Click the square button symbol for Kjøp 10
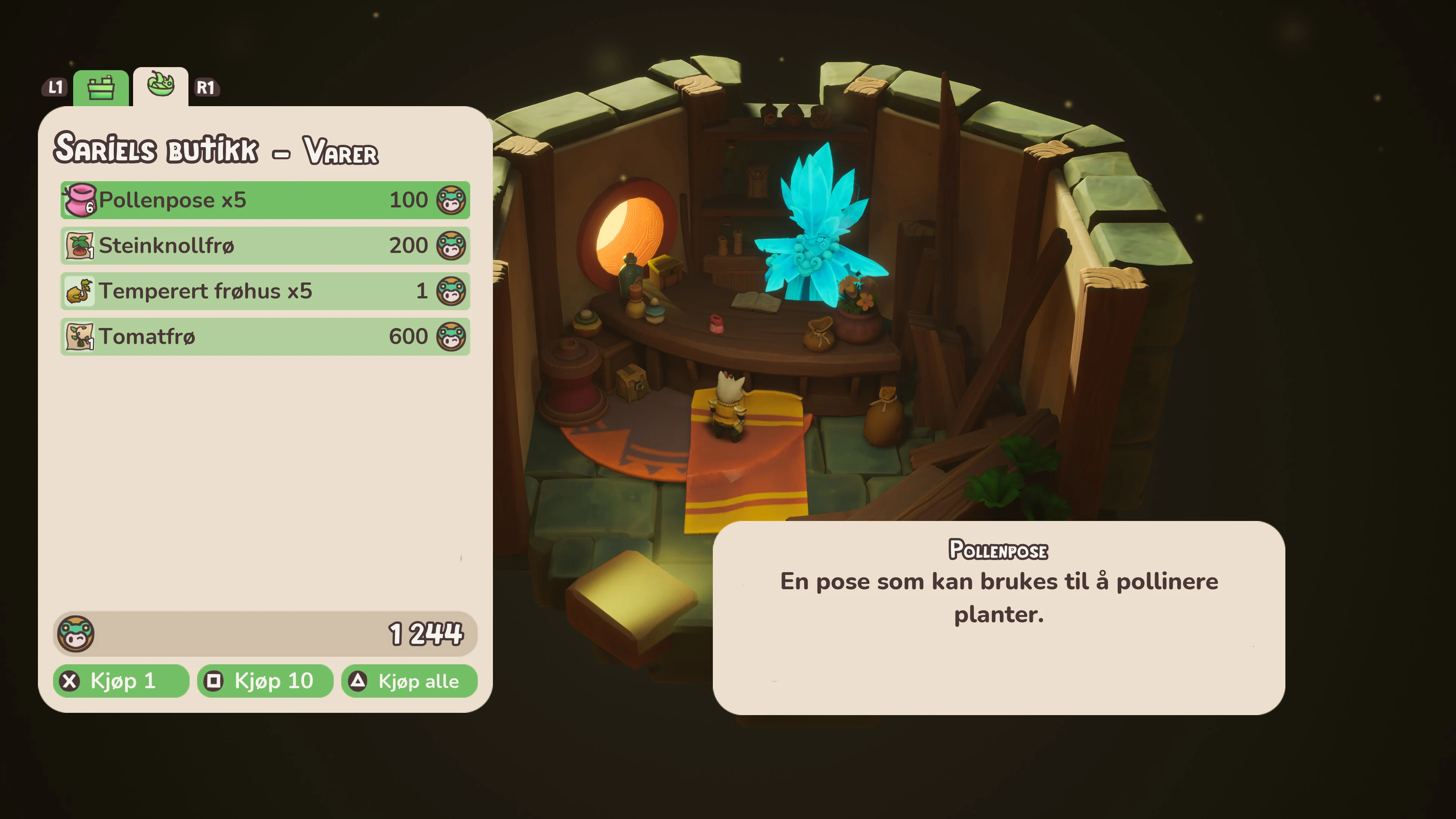The image size is (1456, 819). click(214, 681)
